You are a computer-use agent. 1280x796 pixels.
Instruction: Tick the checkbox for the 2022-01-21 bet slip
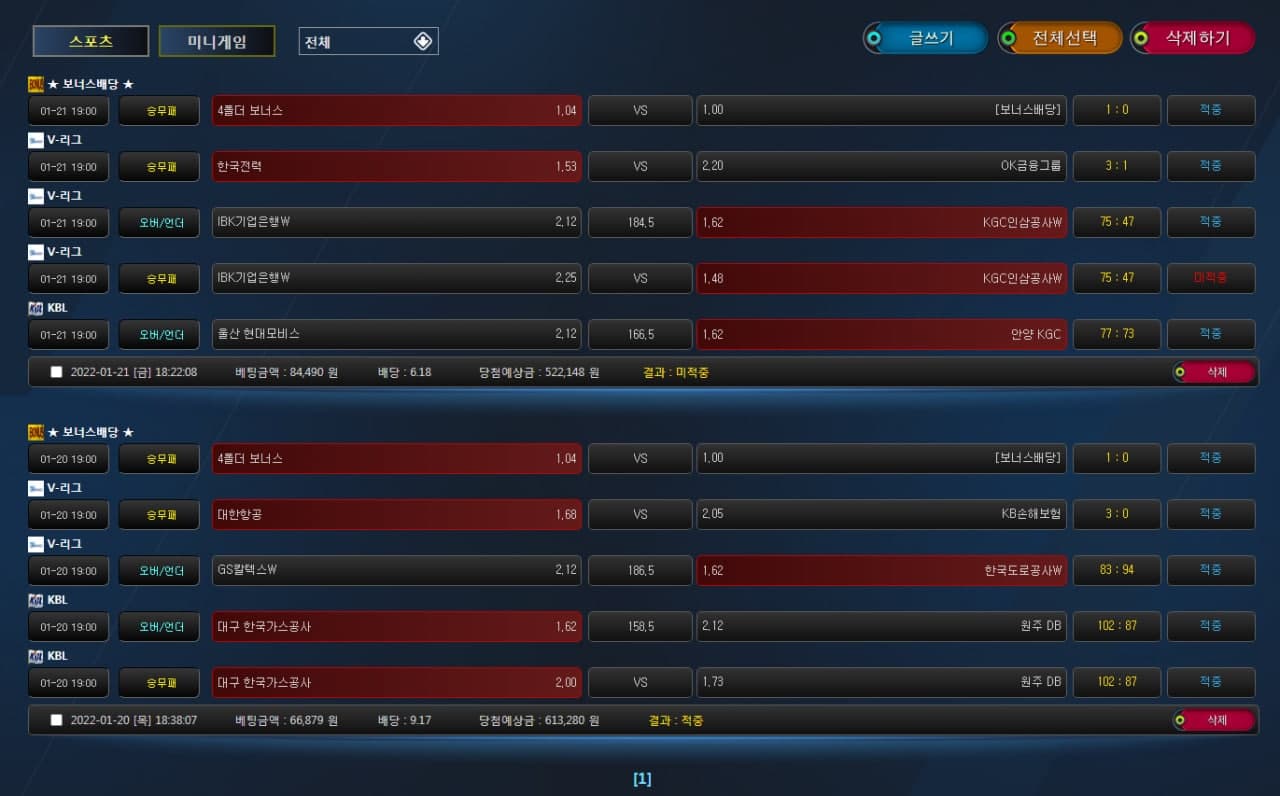[57, 372]
